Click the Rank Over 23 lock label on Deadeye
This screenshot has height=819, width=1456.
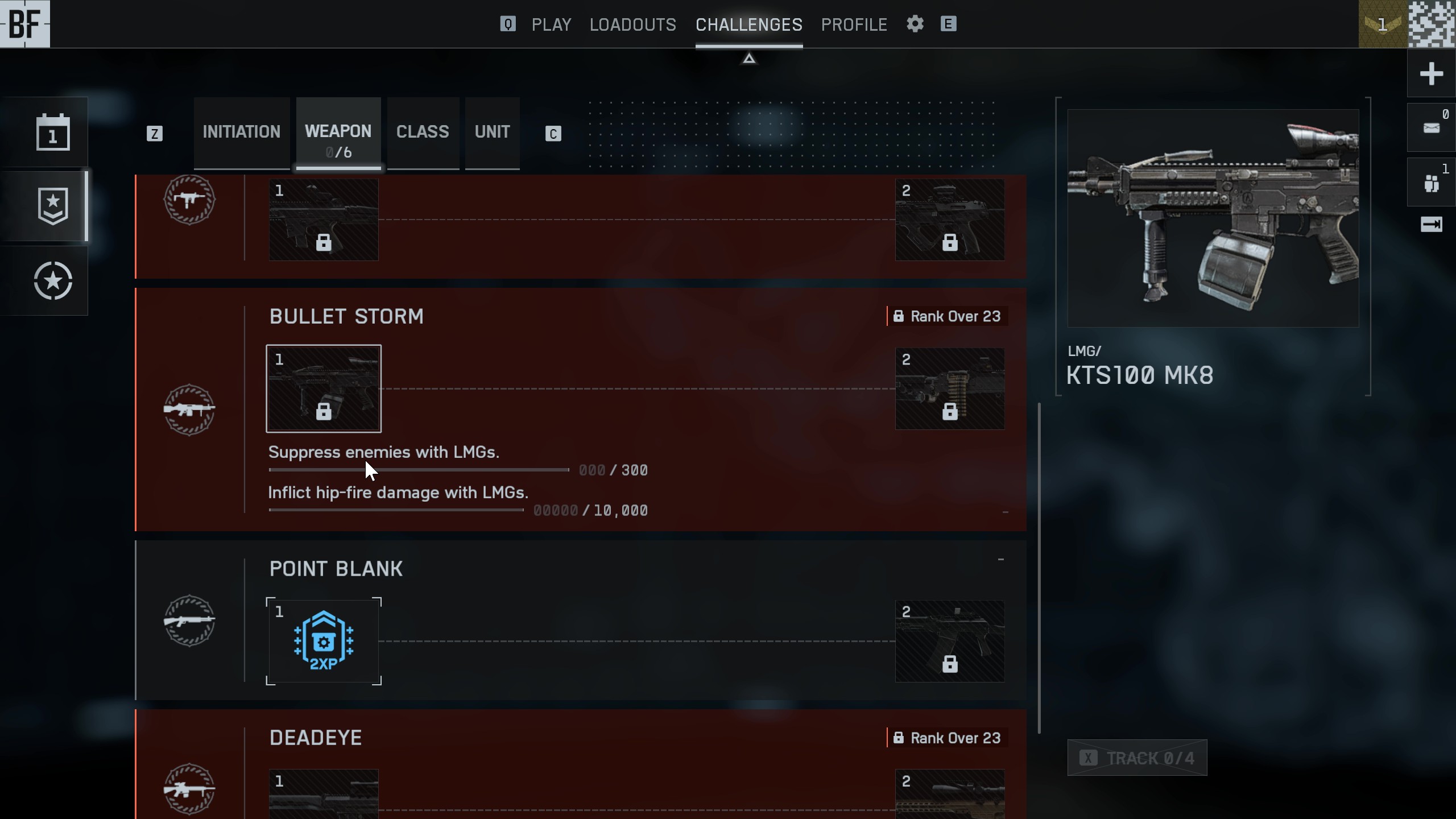[x=947, y=737]
